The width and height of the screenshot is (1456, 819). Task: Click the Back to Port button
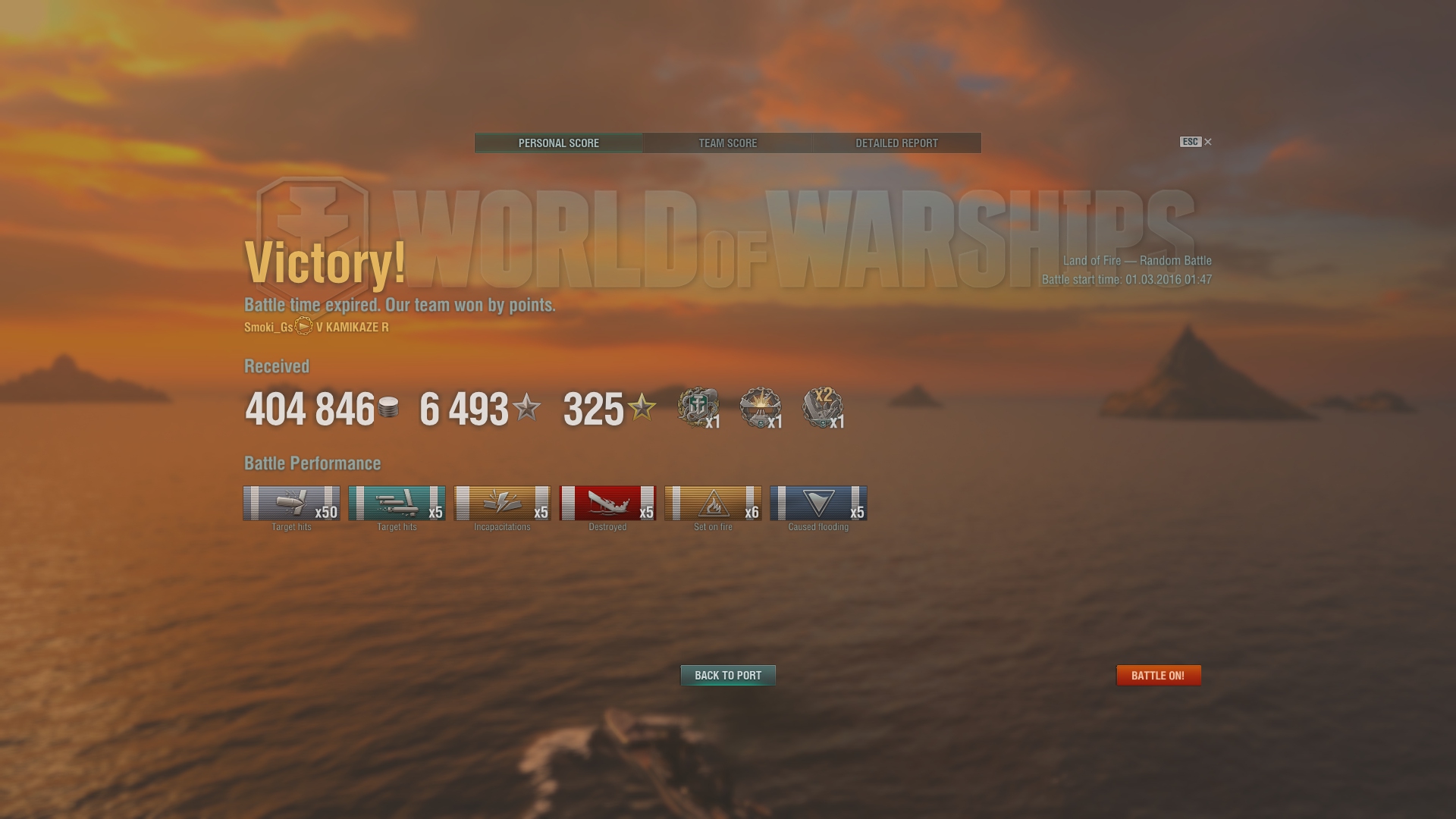click(x=728, y=675)
